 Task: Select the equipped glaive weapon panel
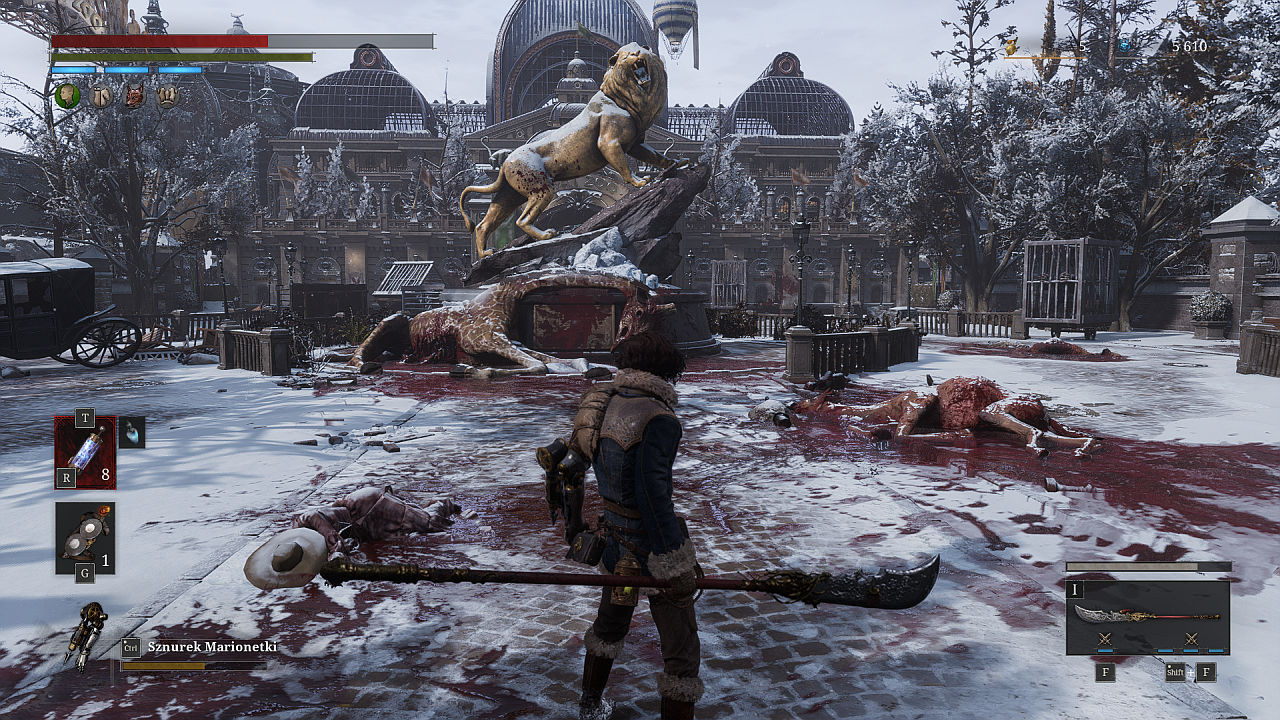click(1147, 617)
